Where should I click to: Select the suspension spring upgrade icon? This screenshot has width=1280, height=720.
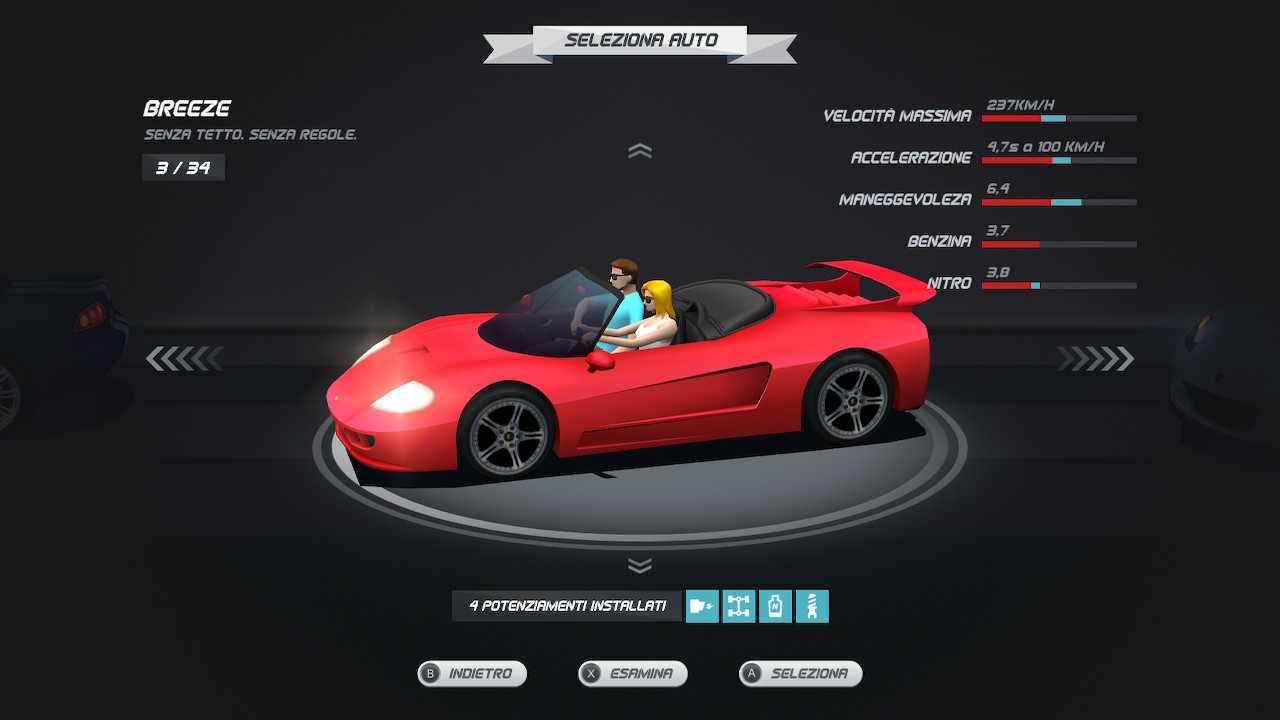click(812, 606)
